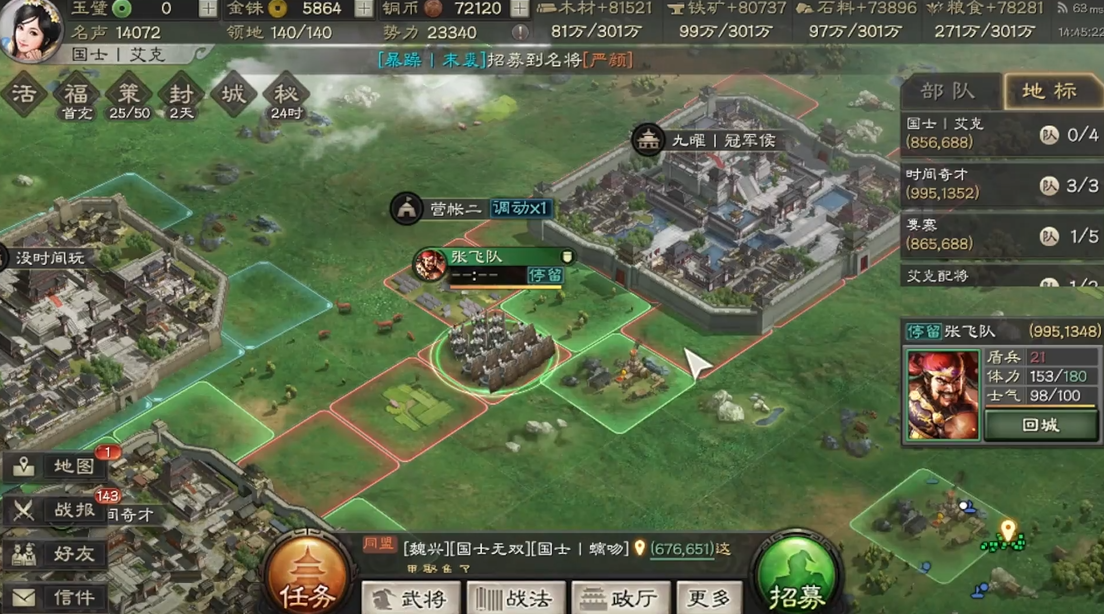The width and height of the screenshot is (1104, 614).
Task: Open the 信件 mail inbox
Action: click(58, 597)
